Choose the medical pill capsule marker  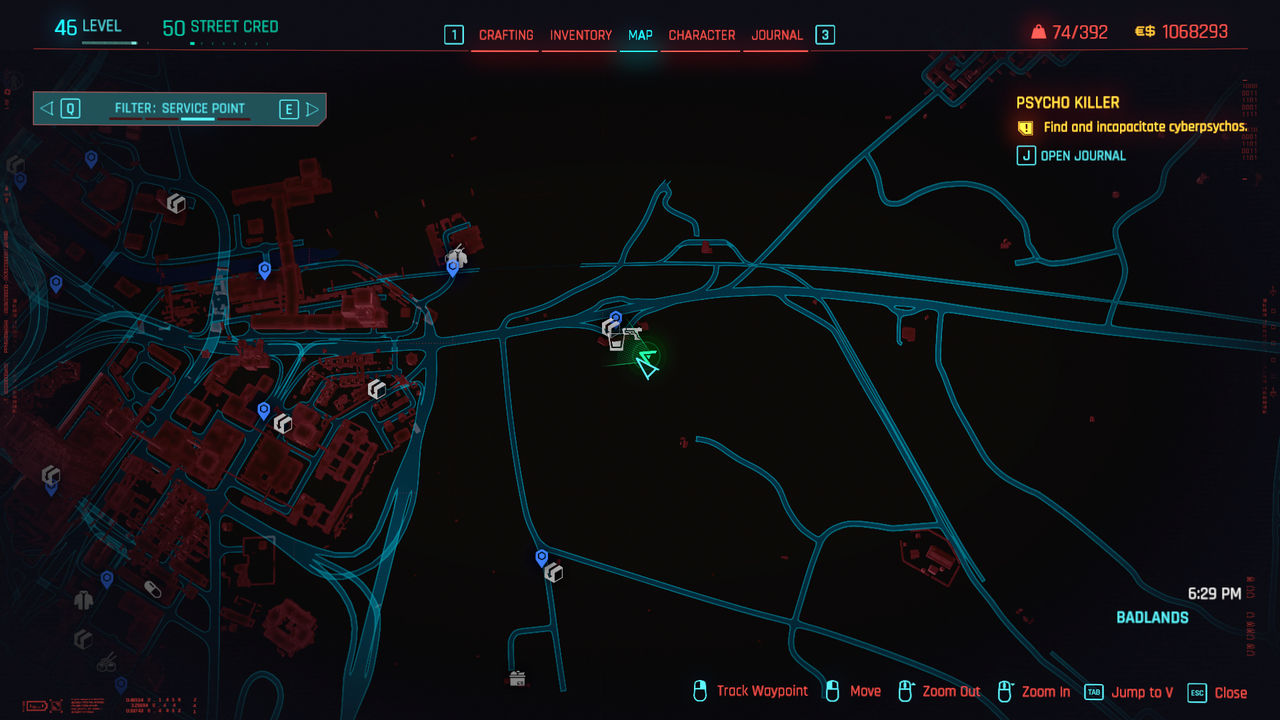152,588
